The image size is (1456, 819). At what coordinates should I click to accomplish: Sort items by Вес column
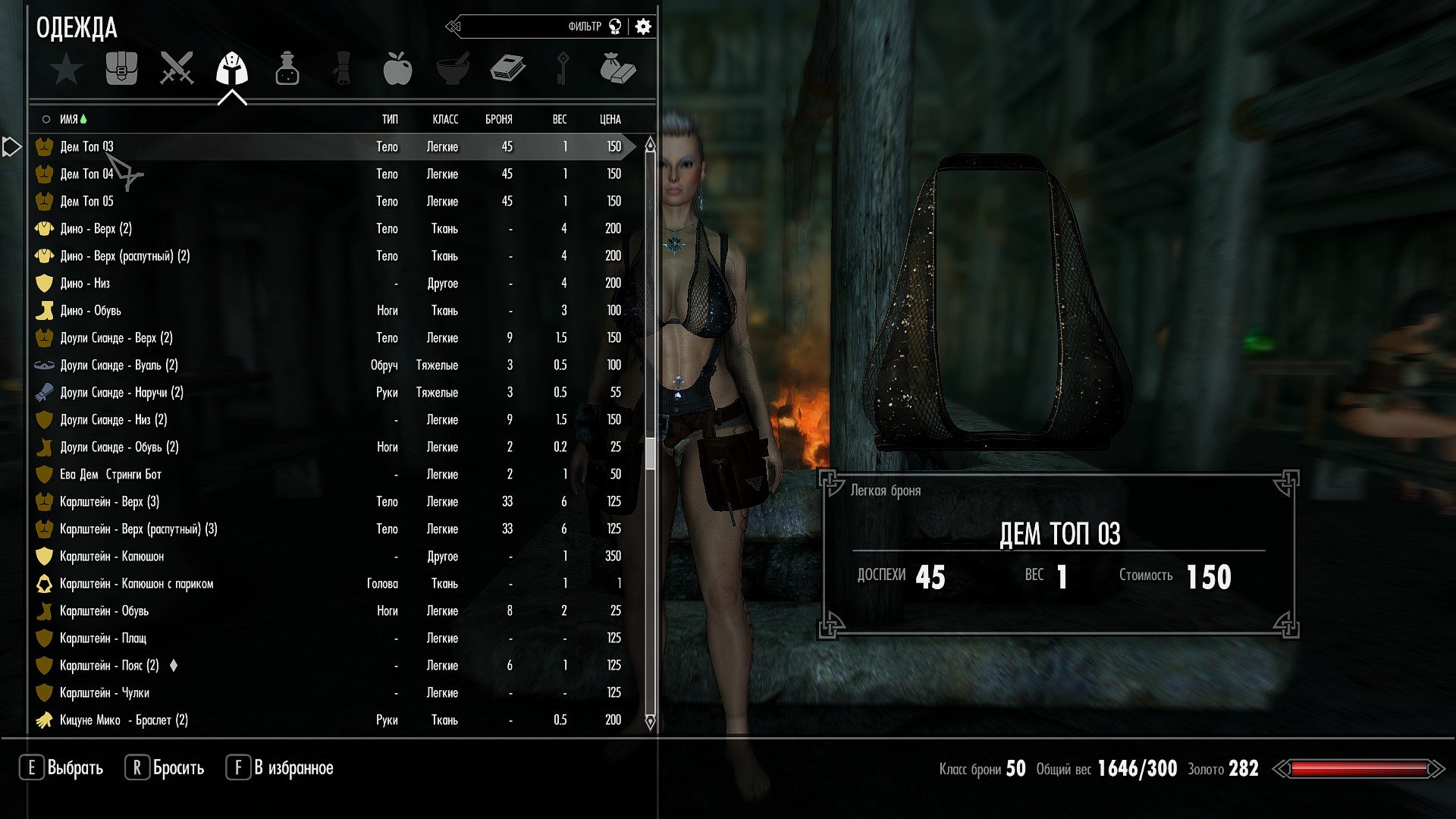(x=559, y=119)
